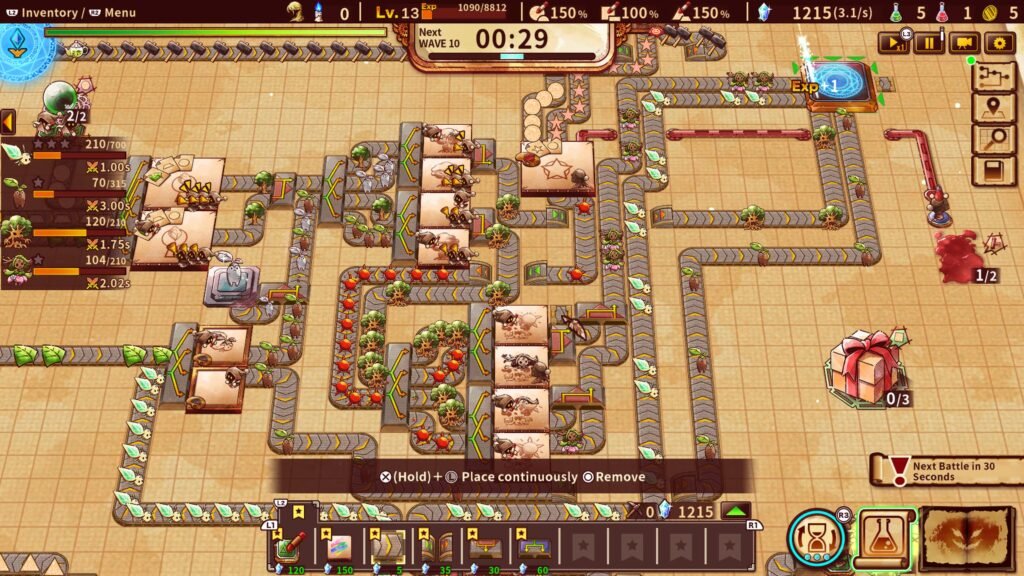Select the map location pin button
The width and height of the screenshot is (1024, 576).
point(994,109)
